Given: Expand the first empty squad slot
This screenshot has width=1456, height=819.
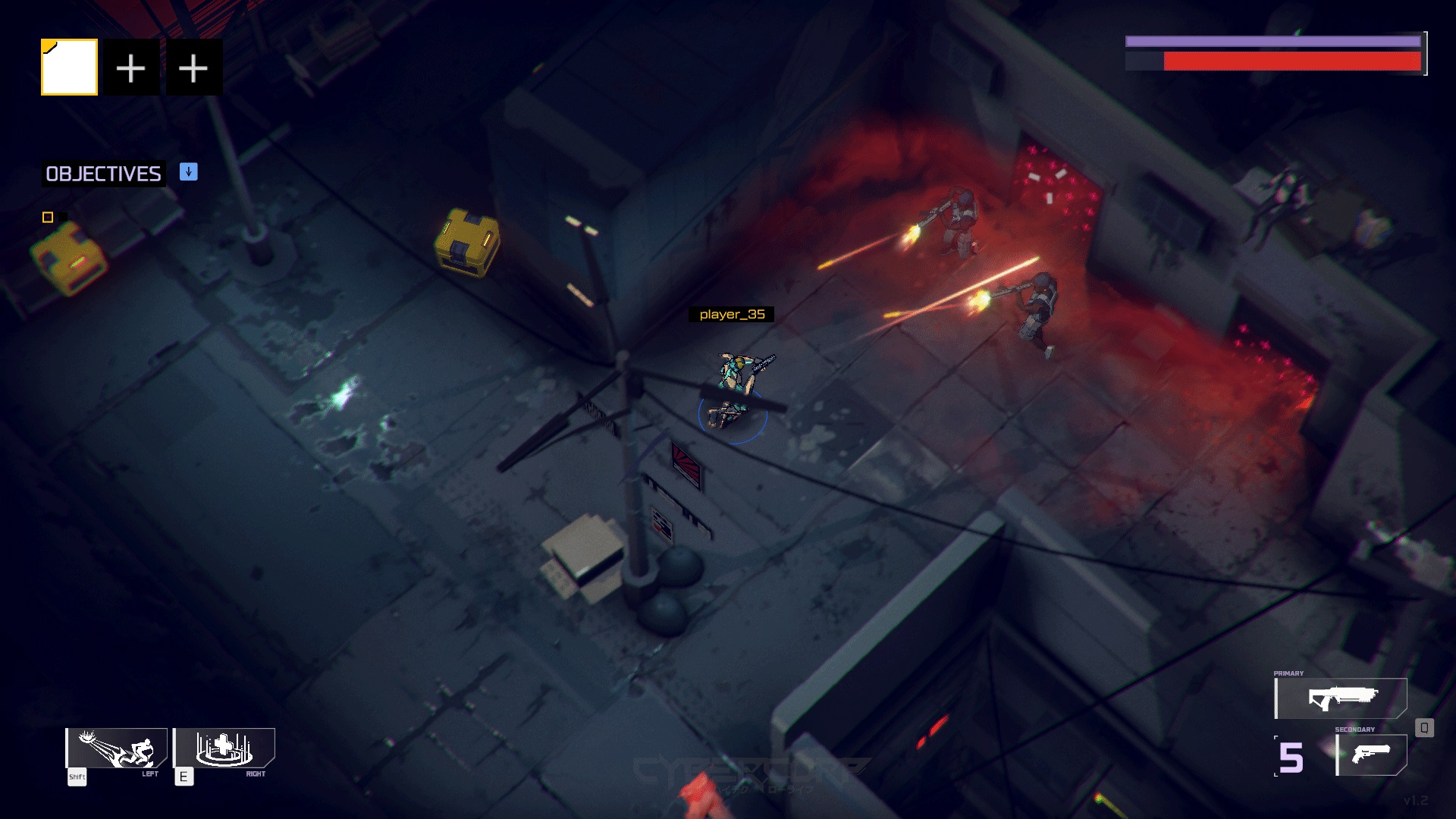Looking at the screenshot, I should [x=131, y=67].
